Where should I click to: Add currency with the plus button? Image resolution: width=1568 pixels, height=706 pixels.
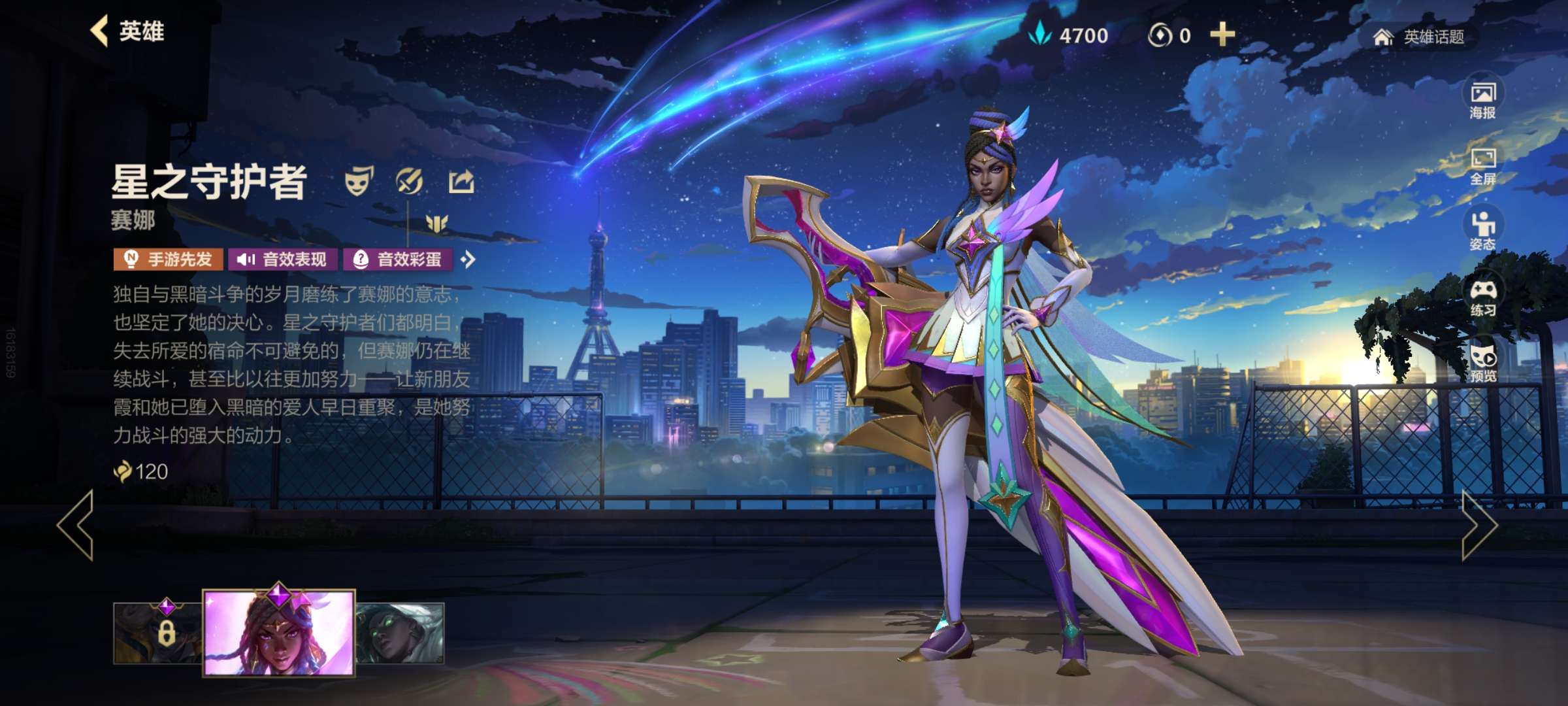[1222, 35]
